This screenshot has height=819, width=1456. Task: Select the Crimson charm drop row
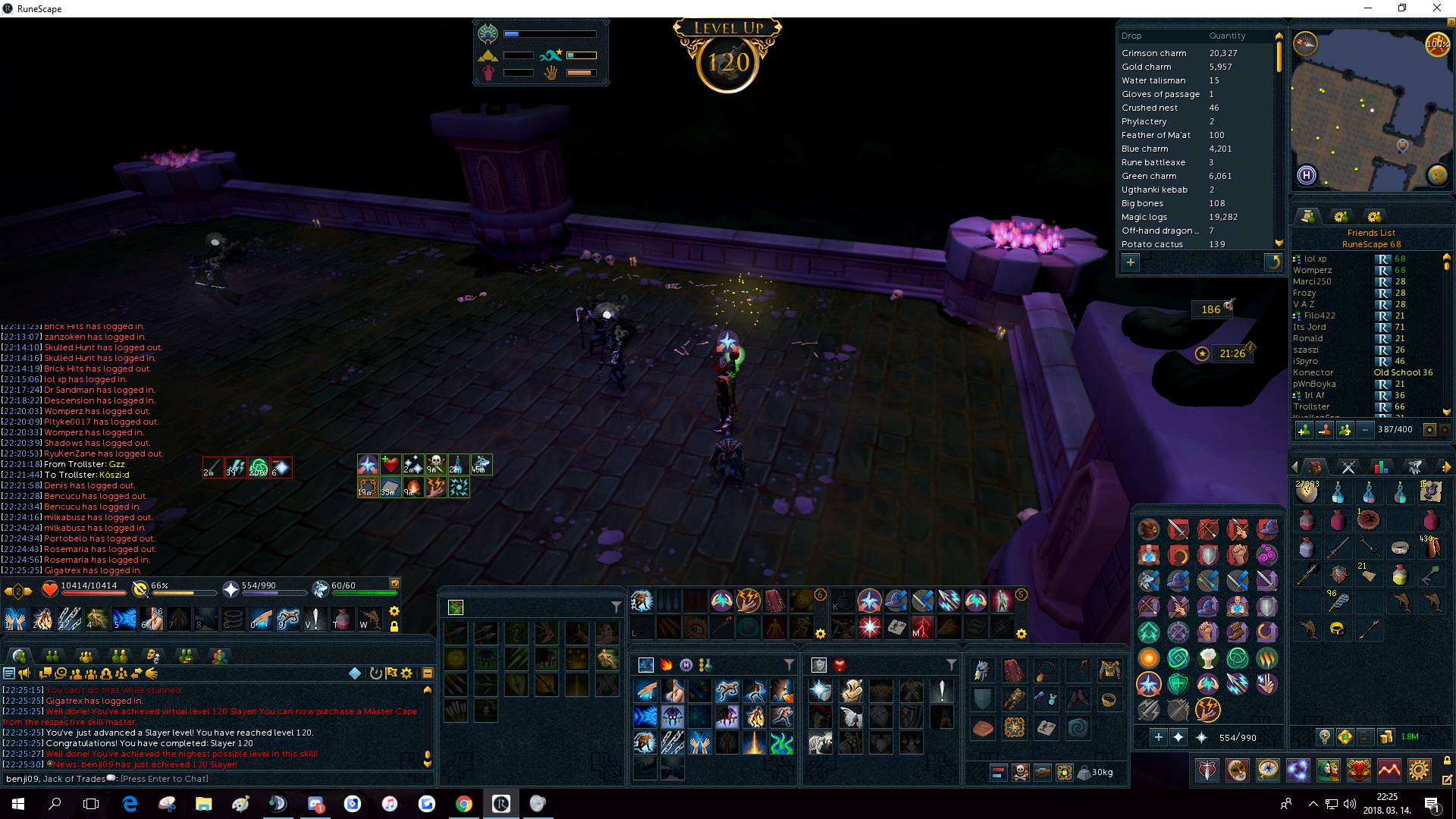(1153, 53)
